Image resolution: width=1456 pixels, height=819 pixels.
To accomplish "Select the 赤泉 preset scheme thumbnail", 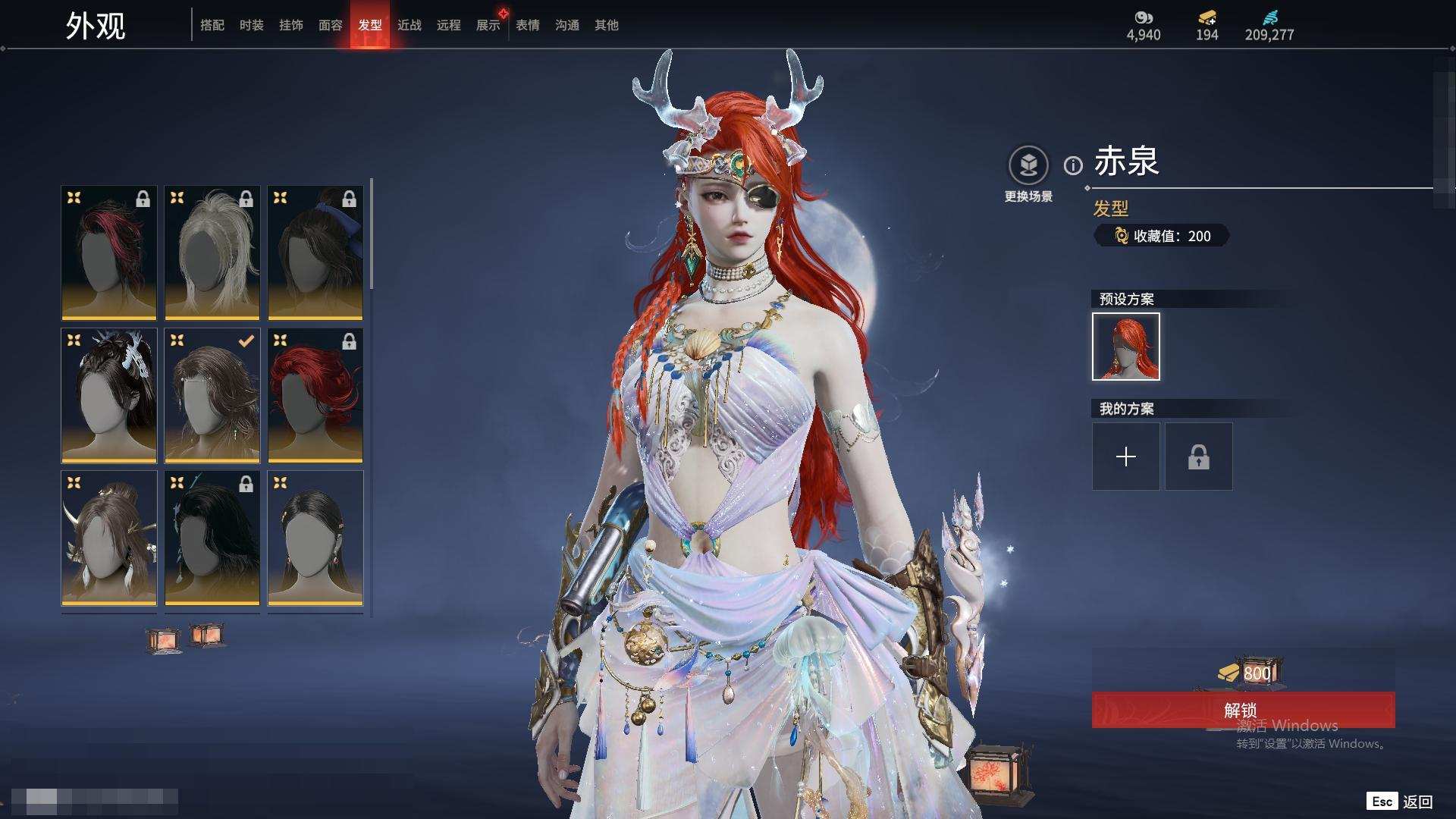I will coord(1125,347).
